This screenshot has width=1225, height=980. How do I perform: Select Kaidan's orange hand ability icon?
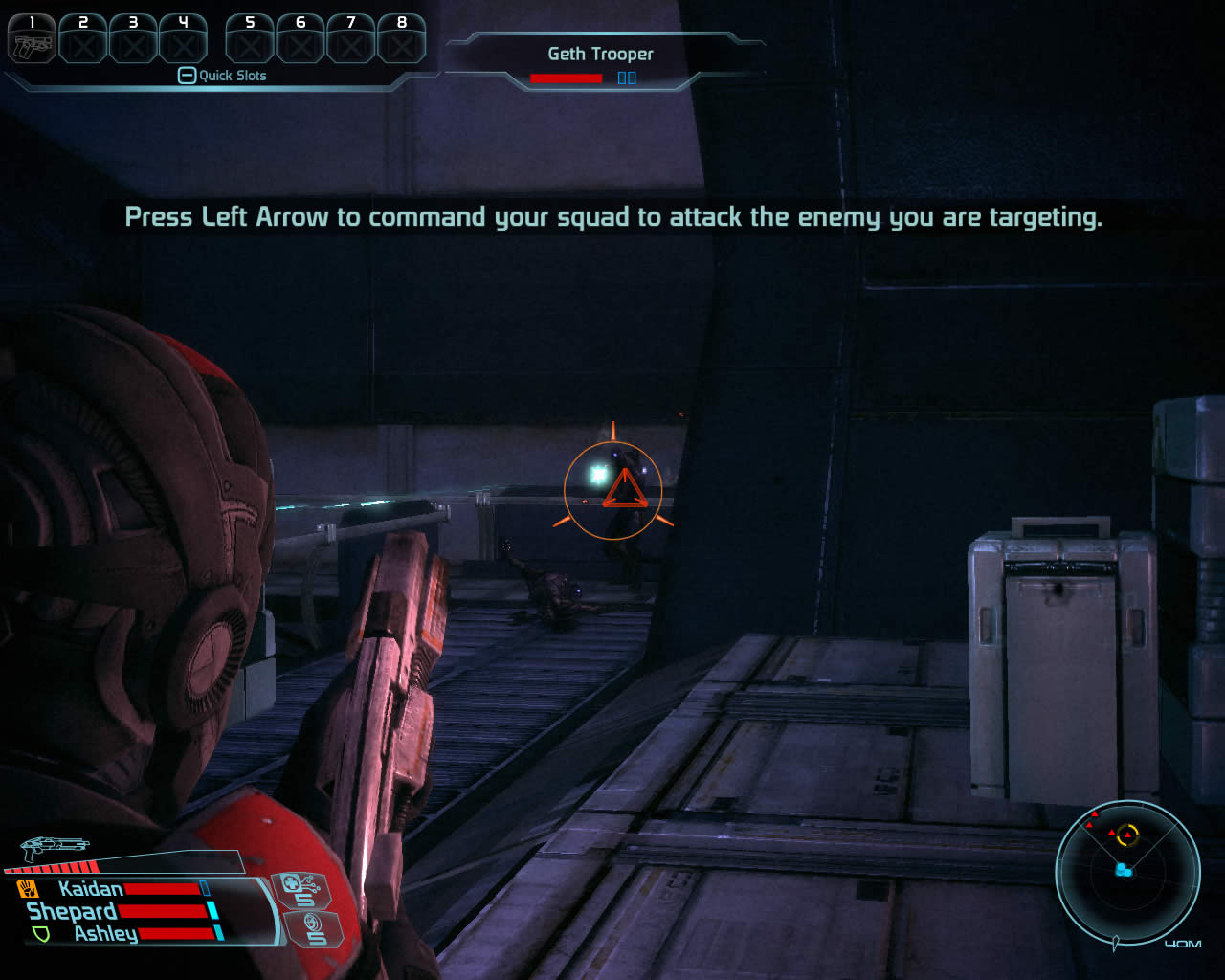point(27,889)
